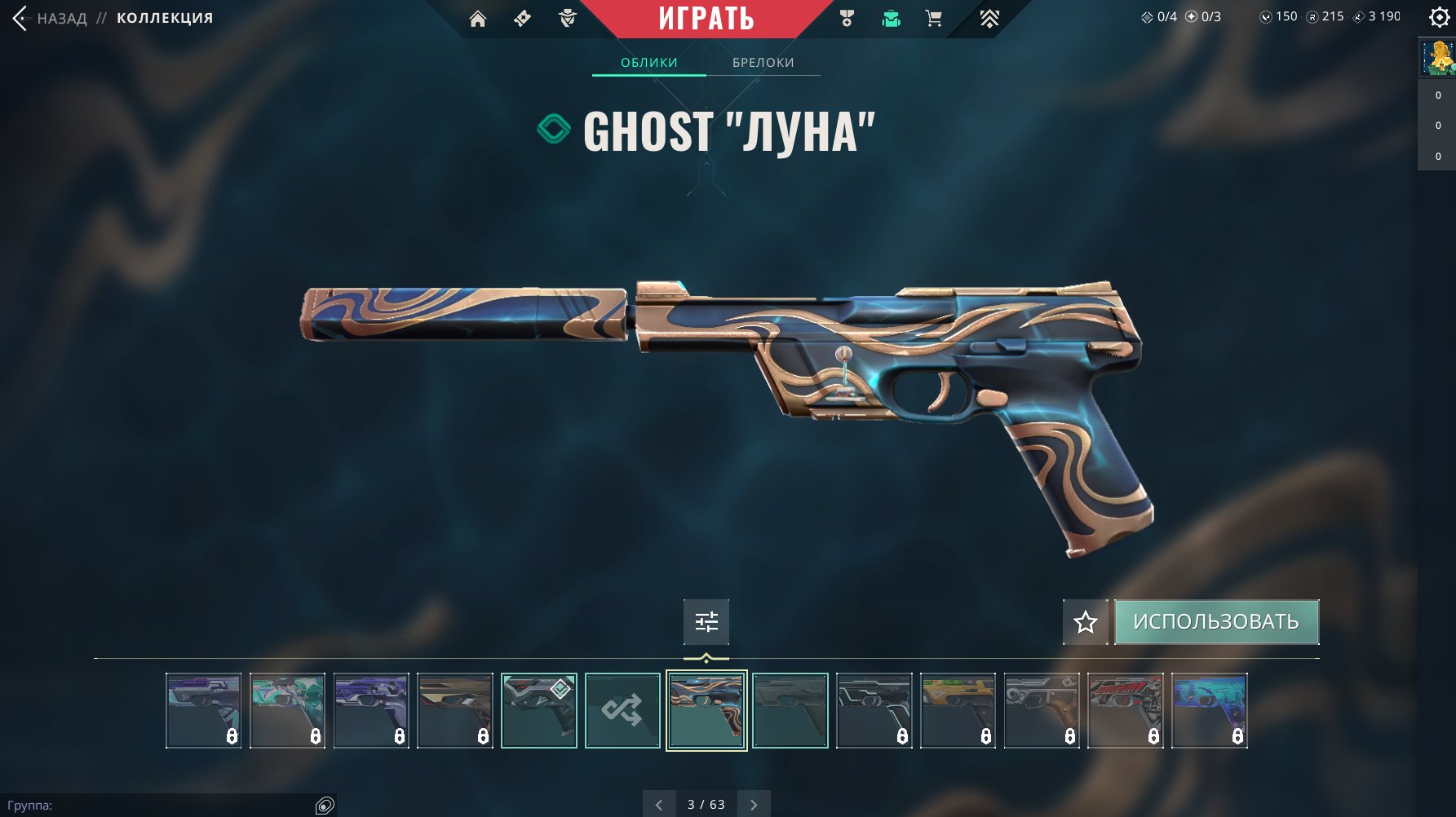The image size is (1456, 817).
Task: Go to the previous skin page
Action: pos(659,805)
